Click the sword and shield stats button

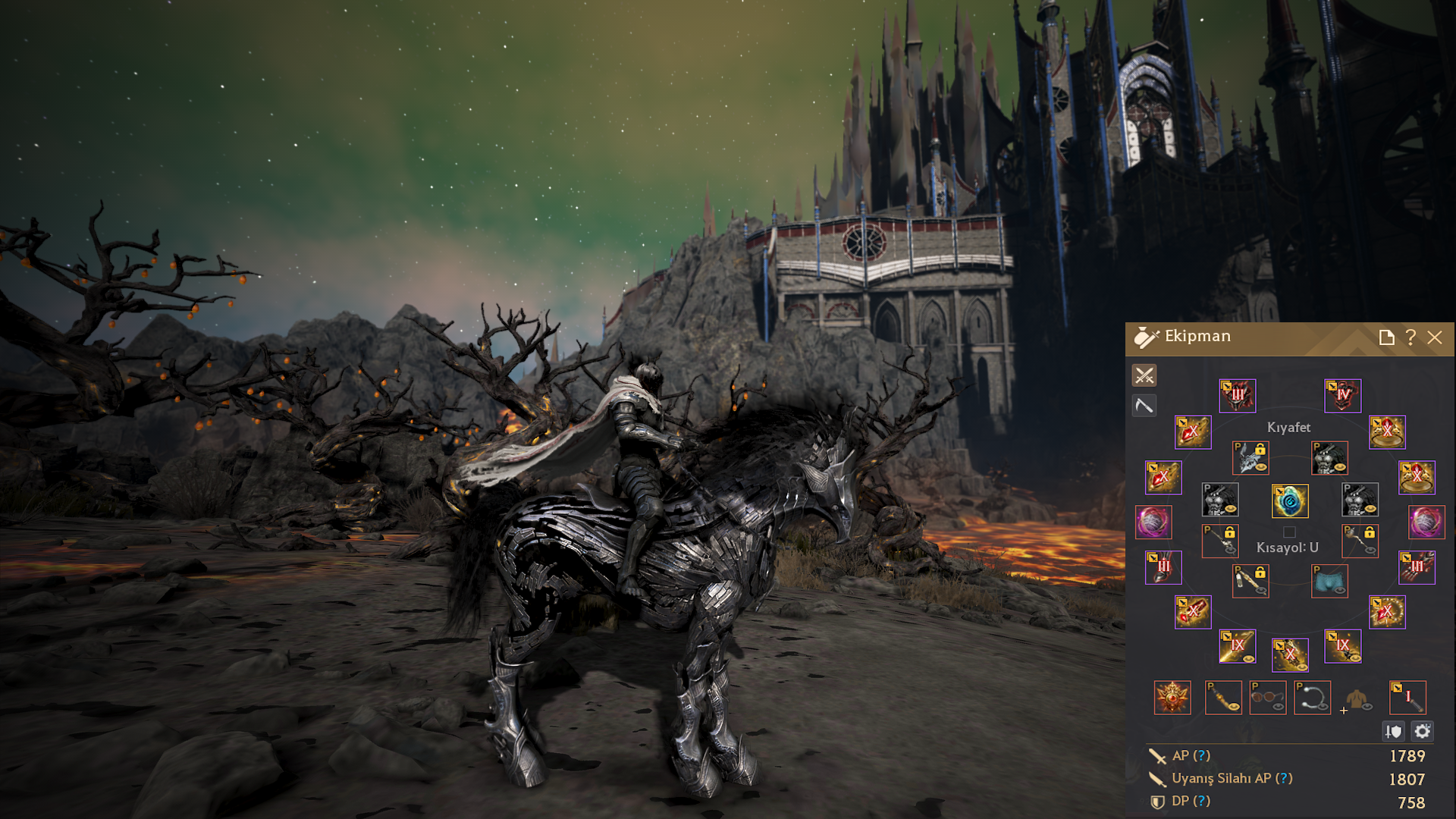[x=1394, y=731]
